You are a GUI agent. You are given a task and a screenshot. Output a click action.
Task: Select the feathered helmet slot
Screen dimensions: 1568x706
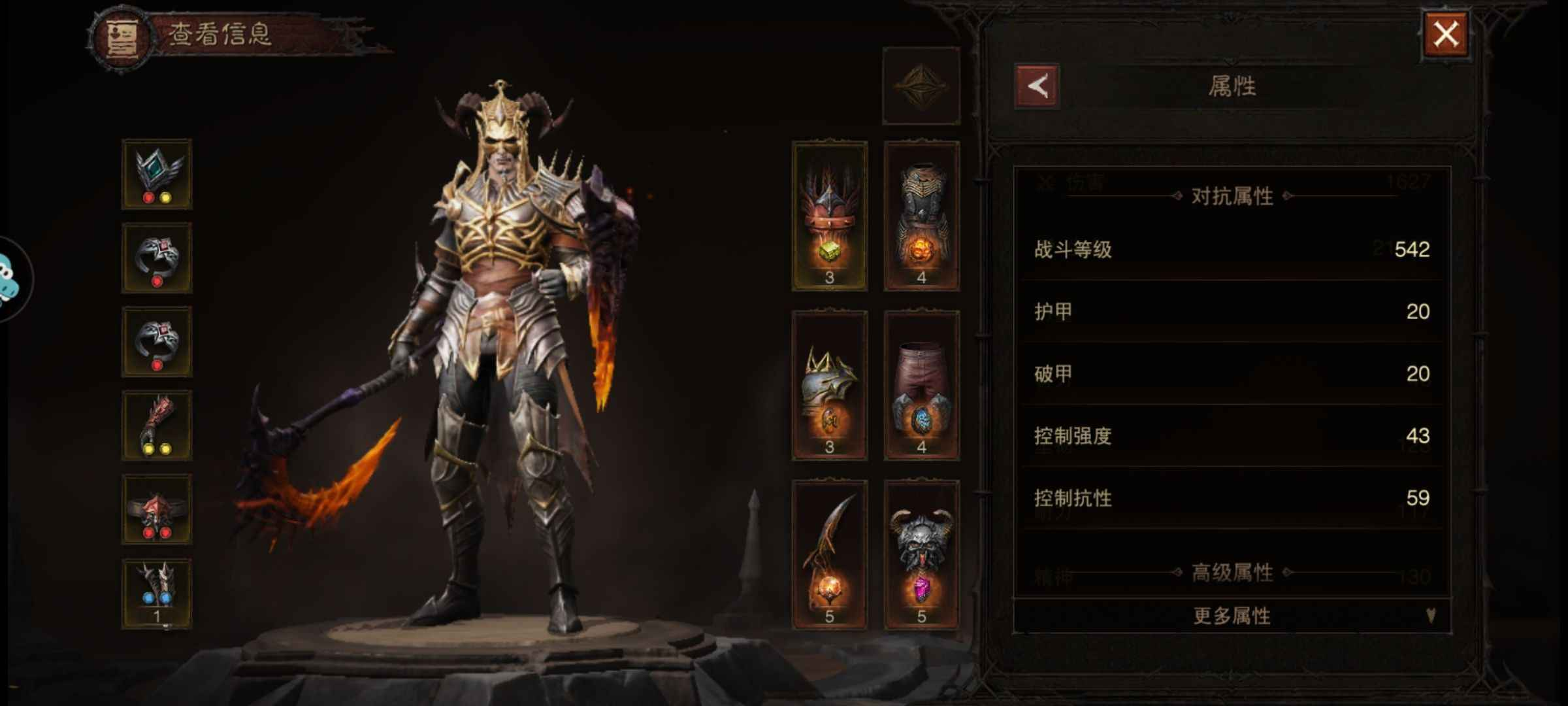click(x=829, y=216)
